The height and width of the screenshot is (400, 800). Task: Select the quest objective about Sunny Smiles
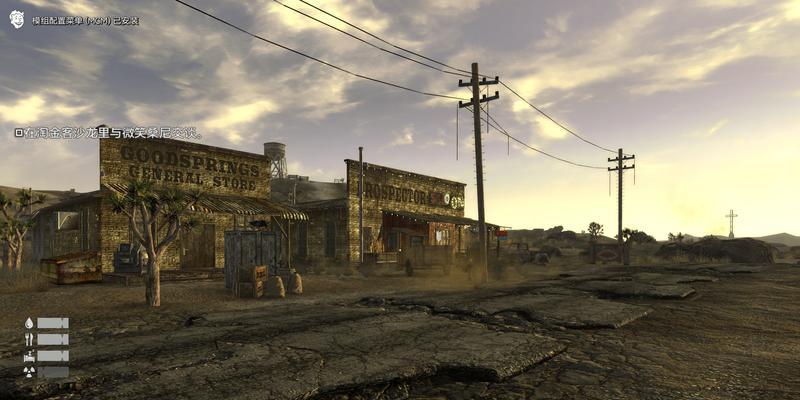pos(109,133)
